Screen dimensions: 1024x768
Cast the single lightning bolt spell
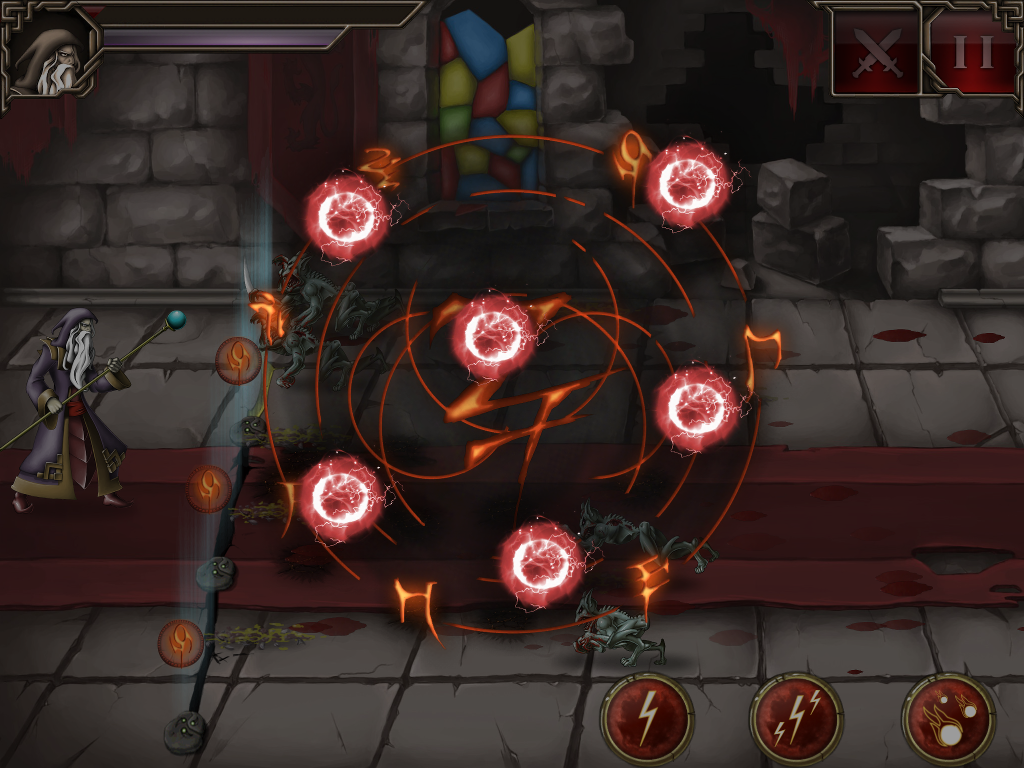[647, 719]
